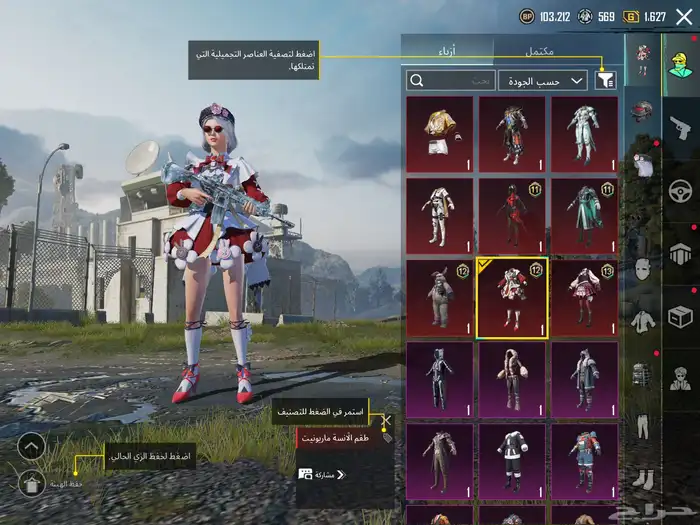Save current look with the wardrobe button
Screen dimensions: 700x525
32,485
